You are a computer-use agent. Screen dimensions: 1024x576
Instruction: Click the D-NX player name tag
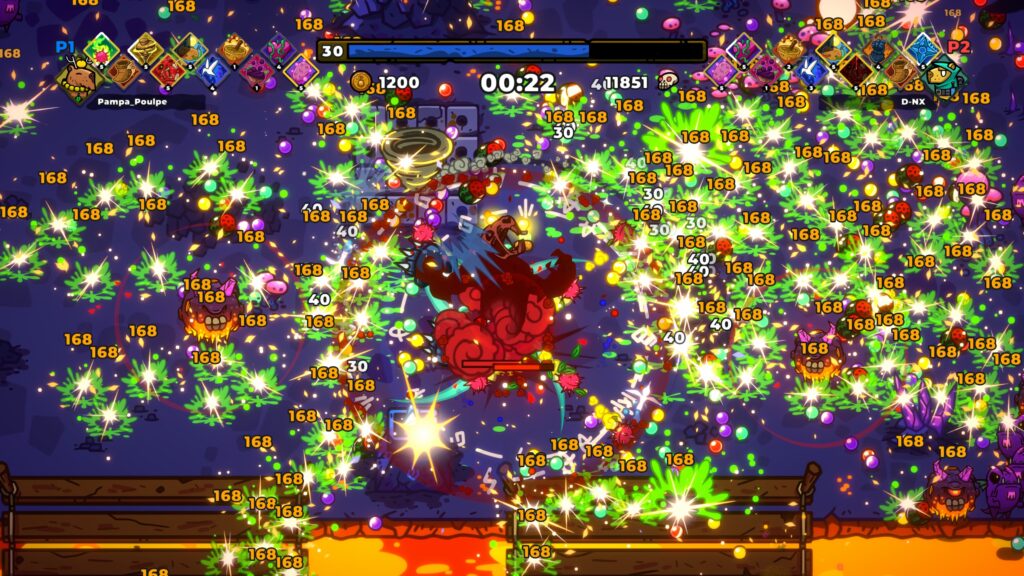912,102
